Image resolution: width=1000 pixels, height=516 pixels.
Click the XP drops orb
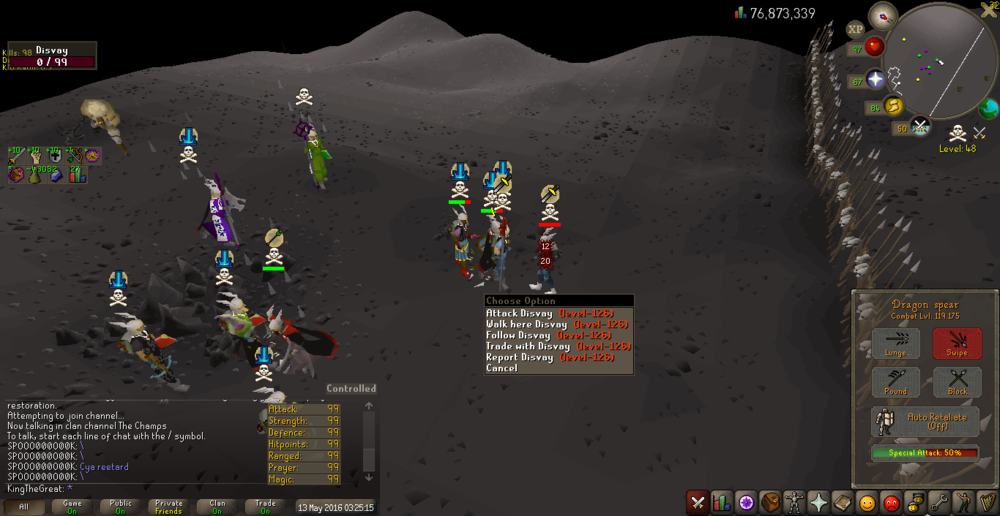[856, 29]
